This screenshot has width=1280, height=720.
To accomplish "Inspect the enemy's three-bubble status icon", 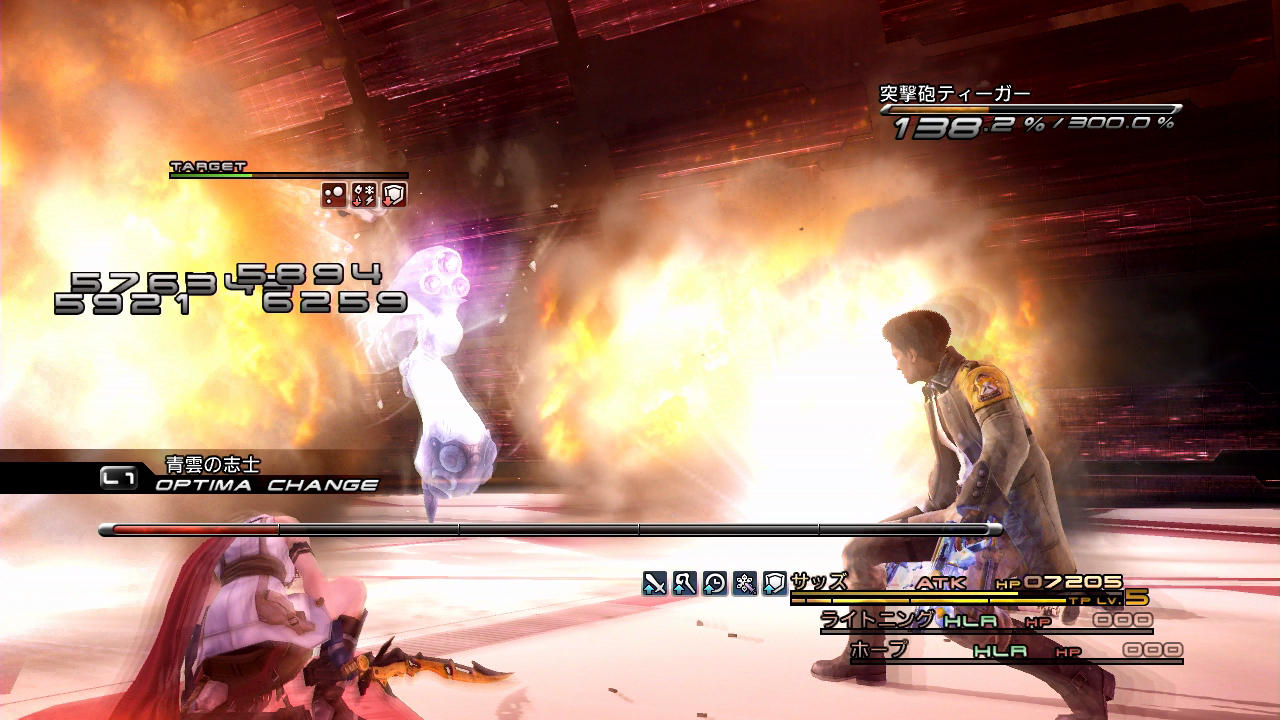I will [x=334, y=195].
